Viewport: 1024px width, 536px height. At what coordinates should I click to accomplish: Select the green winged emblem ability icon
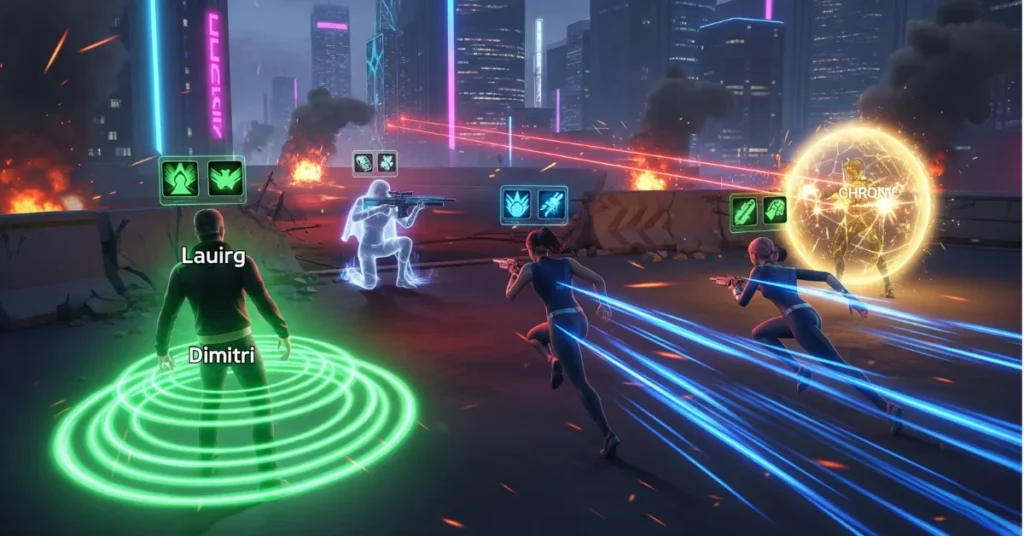pyautogui.click(x=224, y=179)
